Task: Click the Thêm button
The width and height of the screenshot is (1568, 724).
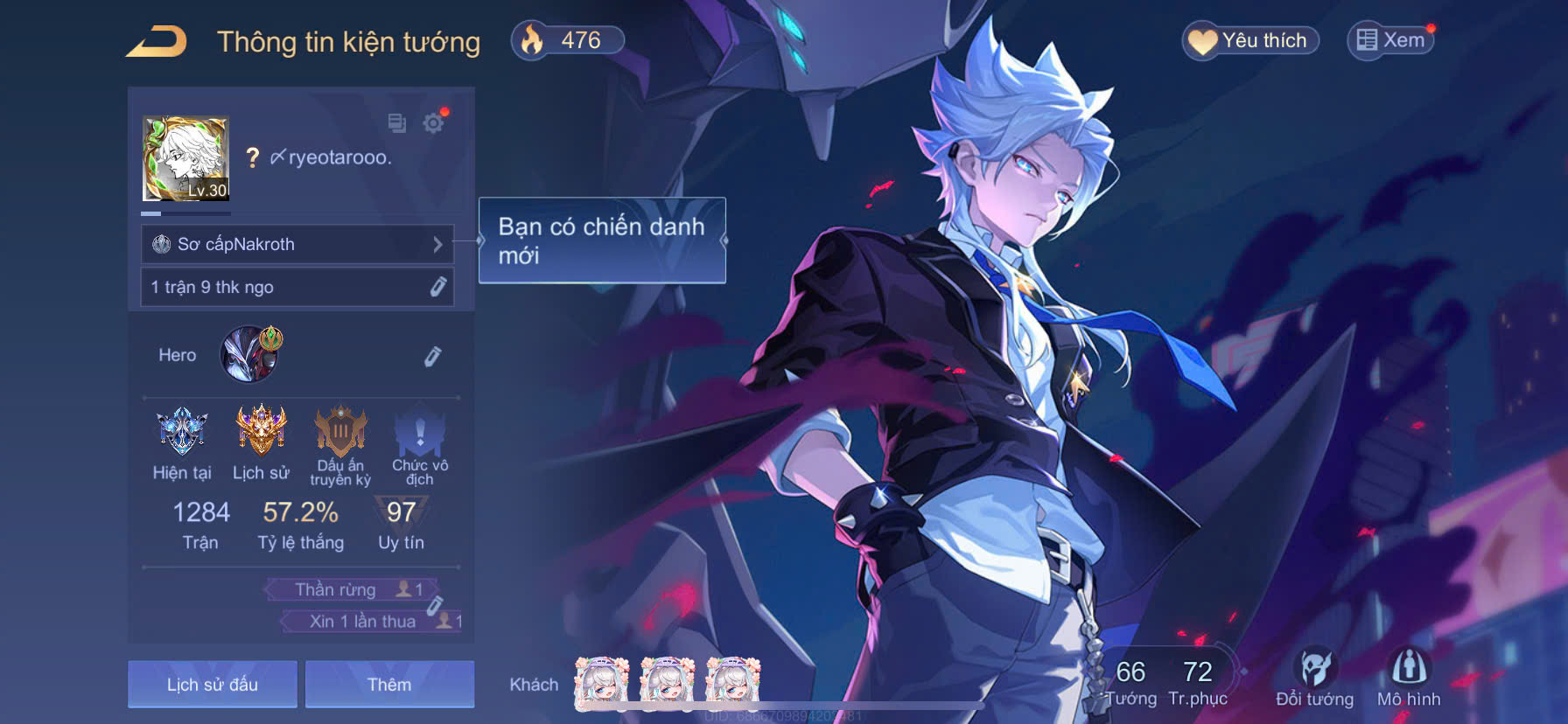Action: tap(390, 685)
